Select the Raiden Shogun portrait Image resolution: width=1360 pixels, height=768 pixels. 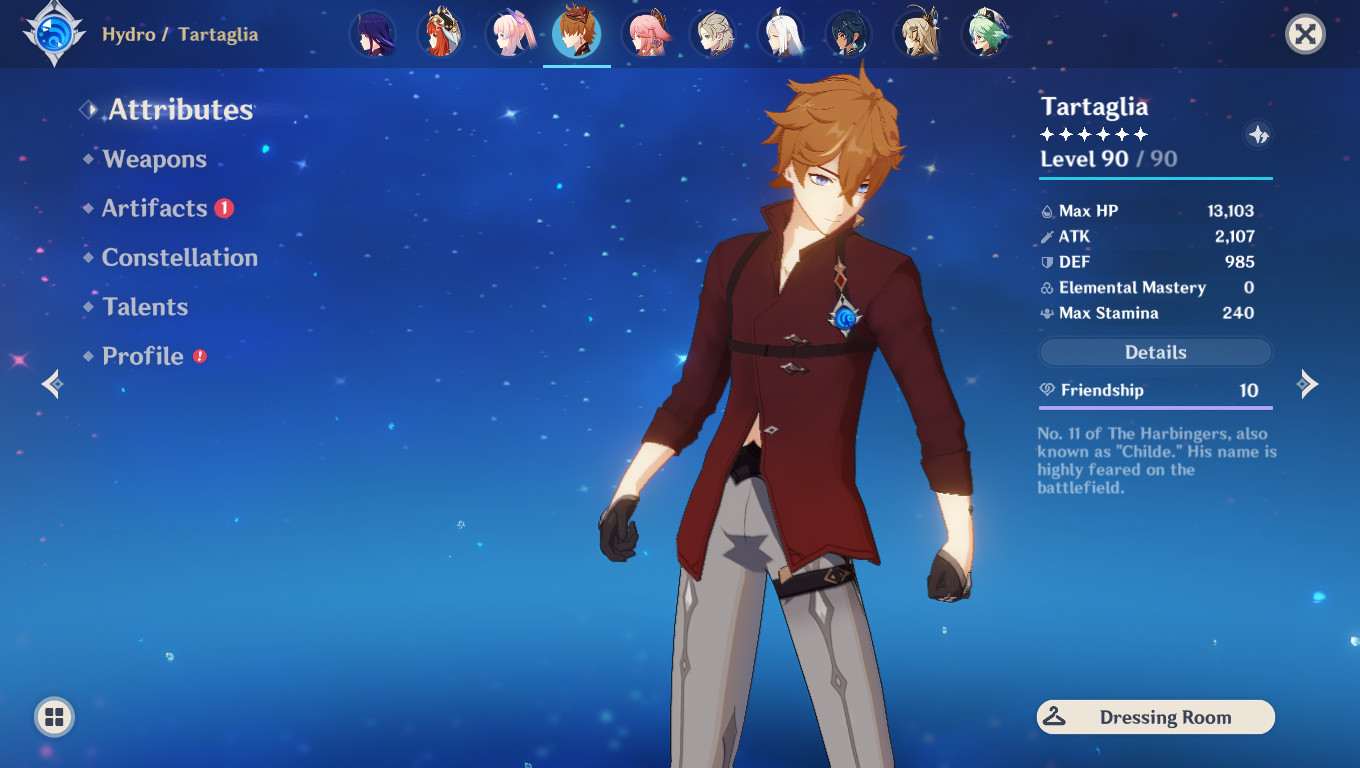(x=373, y=33)
